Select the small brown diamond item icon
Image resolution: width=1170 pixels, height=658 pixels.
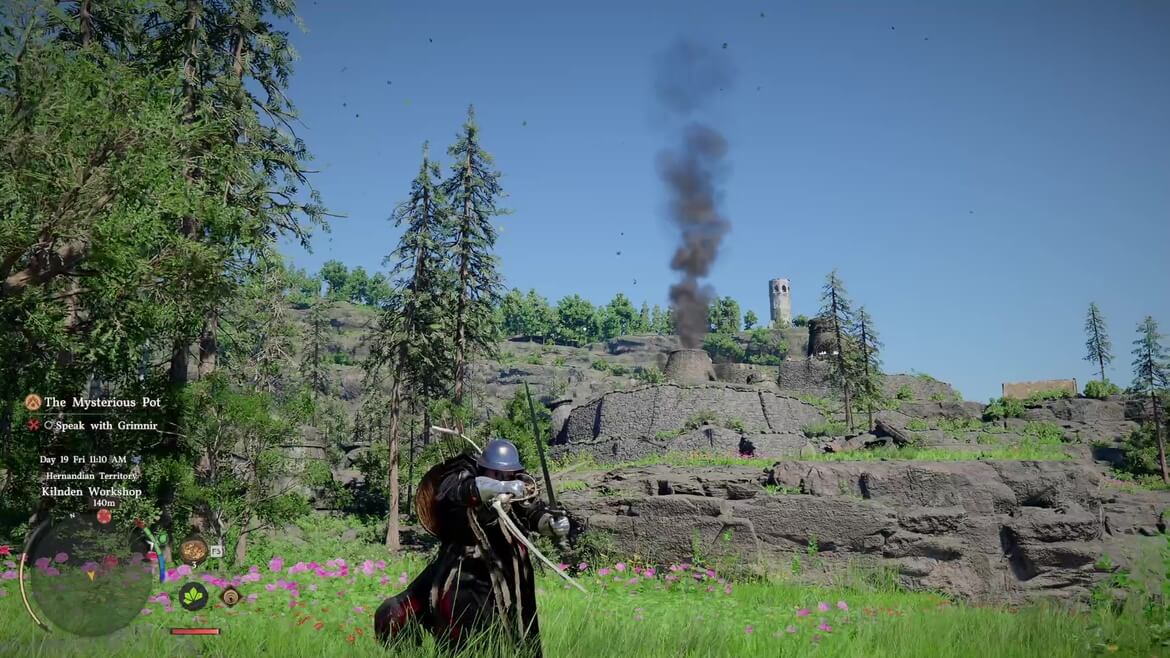pos(231,596)
